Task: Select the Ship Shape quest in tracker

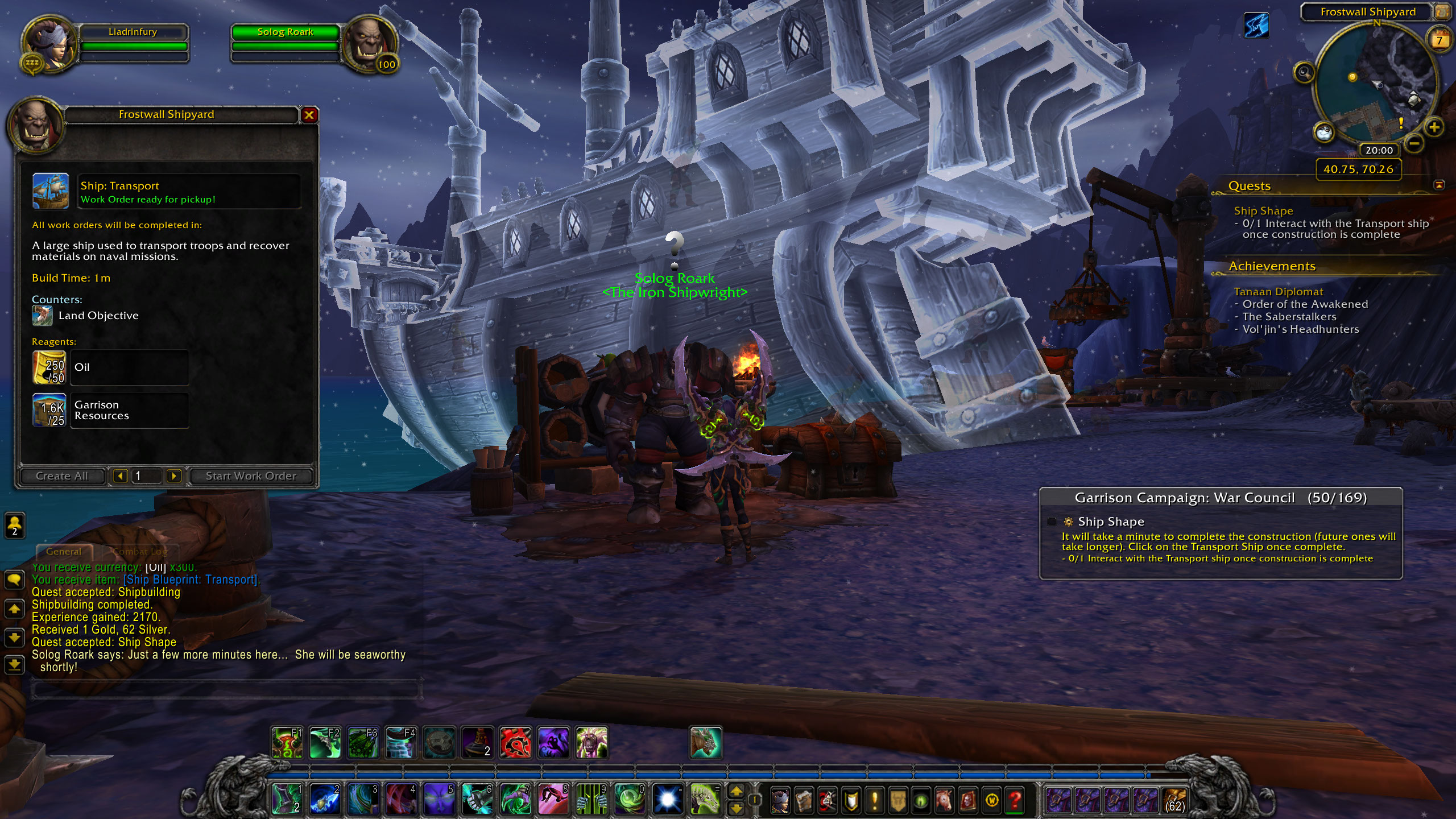Action: click(1263, 211)
